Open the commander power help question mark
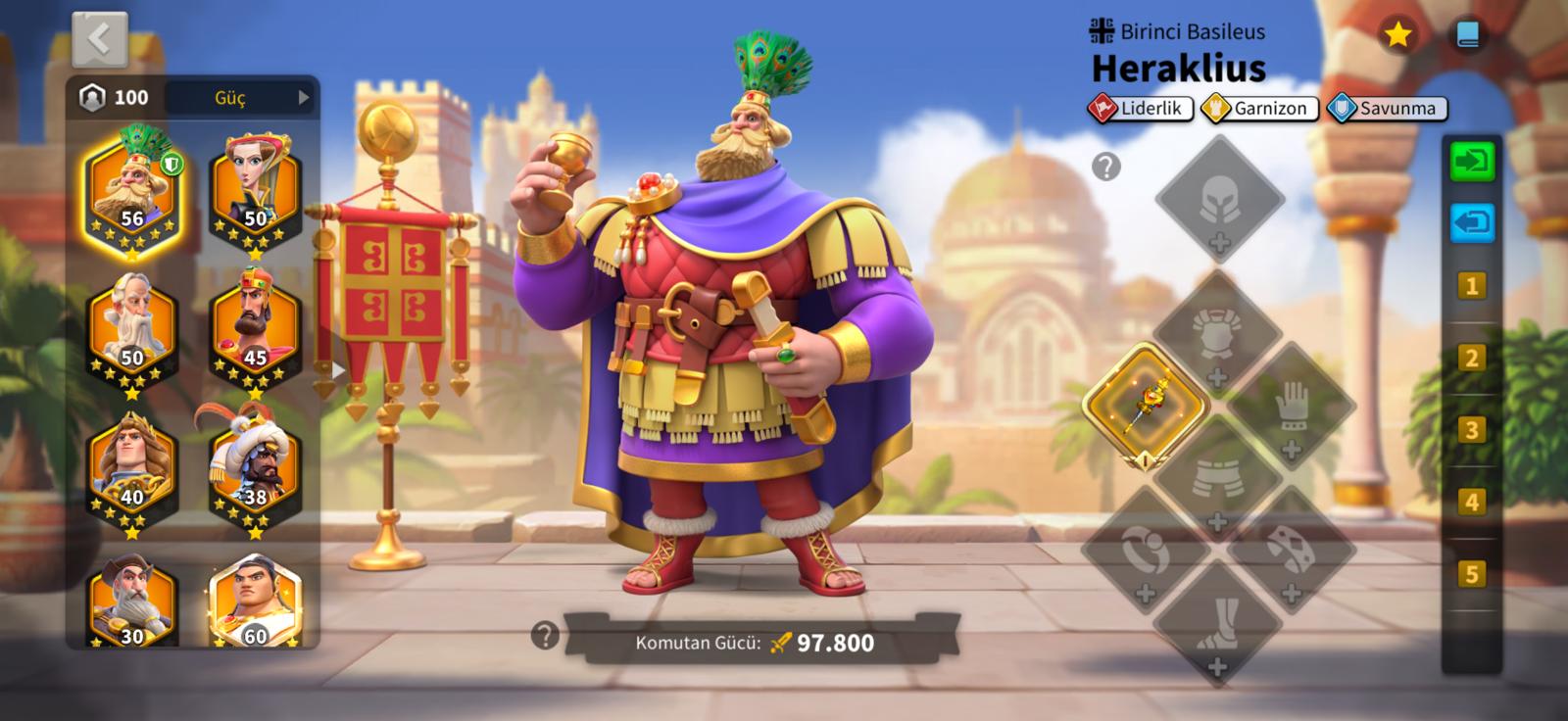The image size is (1568, 721). (x=544, y=636)
